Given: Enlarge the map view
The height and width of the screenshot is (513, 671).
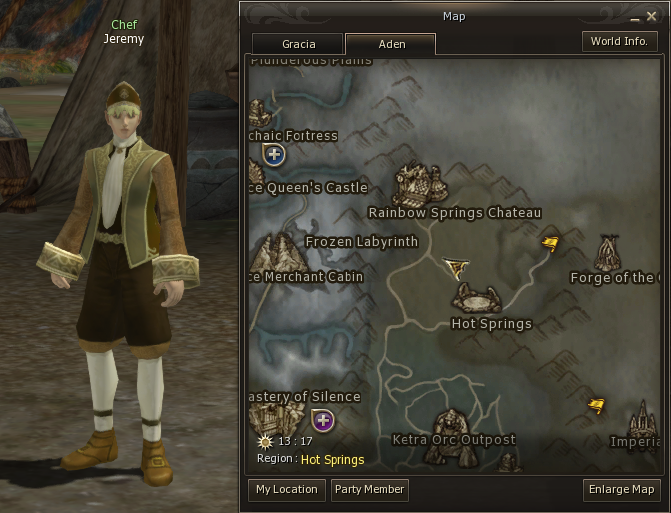Looking at the screenshot, I should pos(622,490).
